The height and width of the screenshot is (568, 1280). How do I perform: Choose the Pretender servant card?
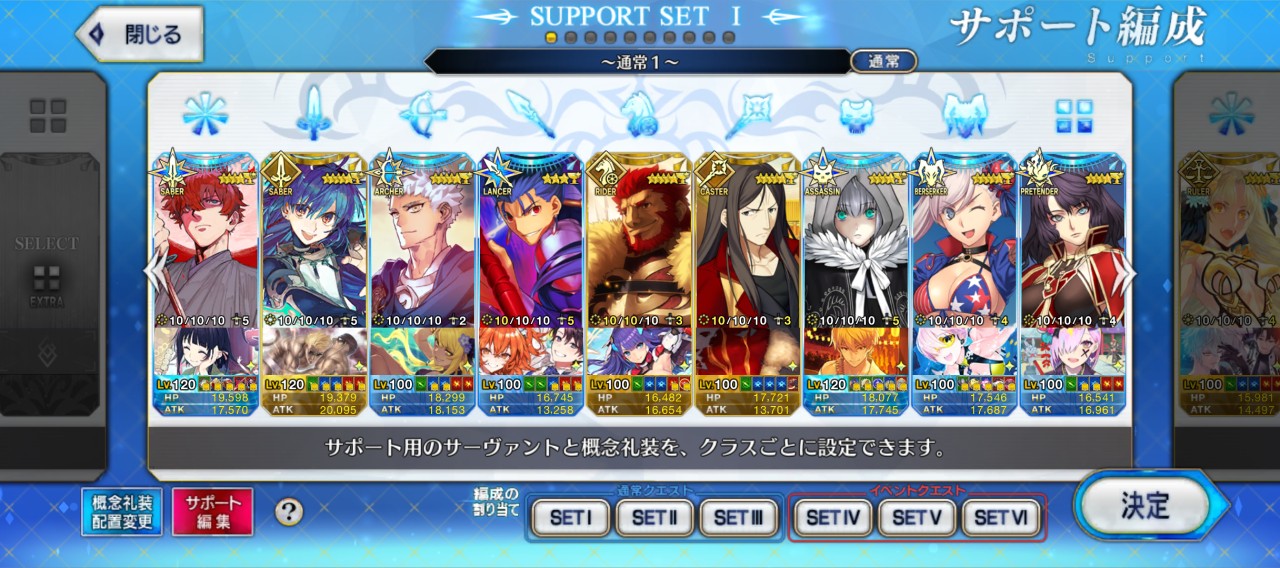(x=1071, y=250)
